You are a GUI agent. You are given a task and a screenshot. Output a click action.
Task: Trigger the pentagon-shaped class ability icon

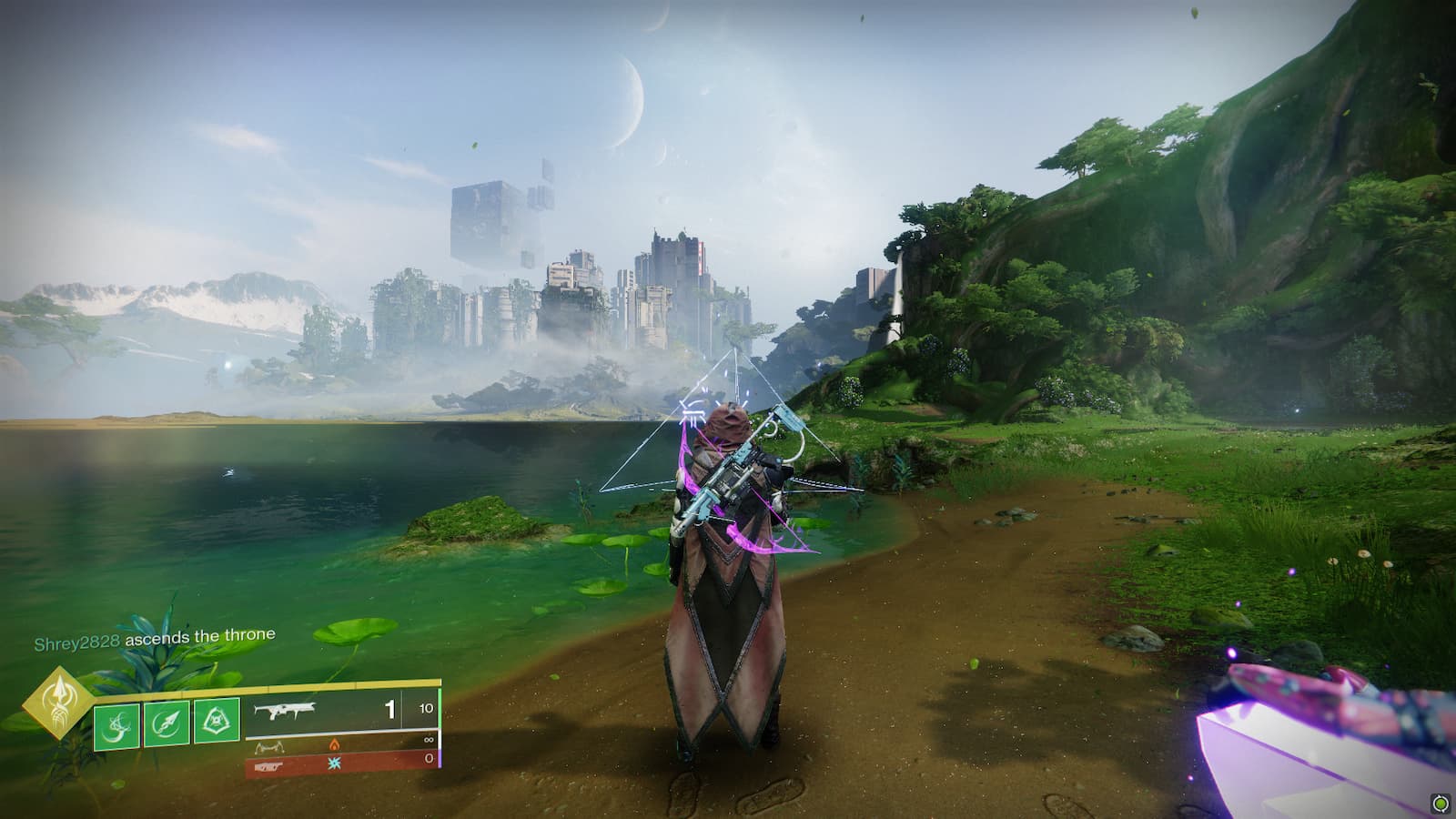217,723
